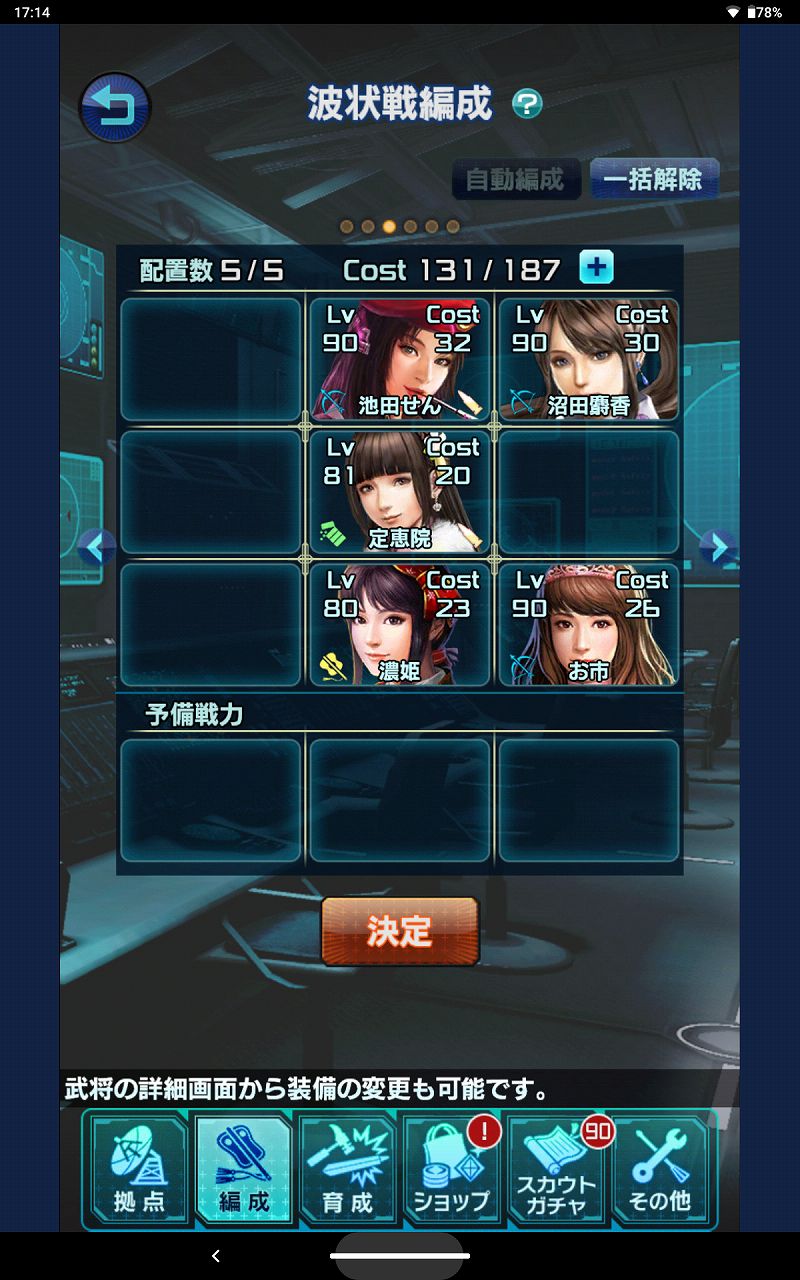Open the ショップ shop menu

[452, 1169]
